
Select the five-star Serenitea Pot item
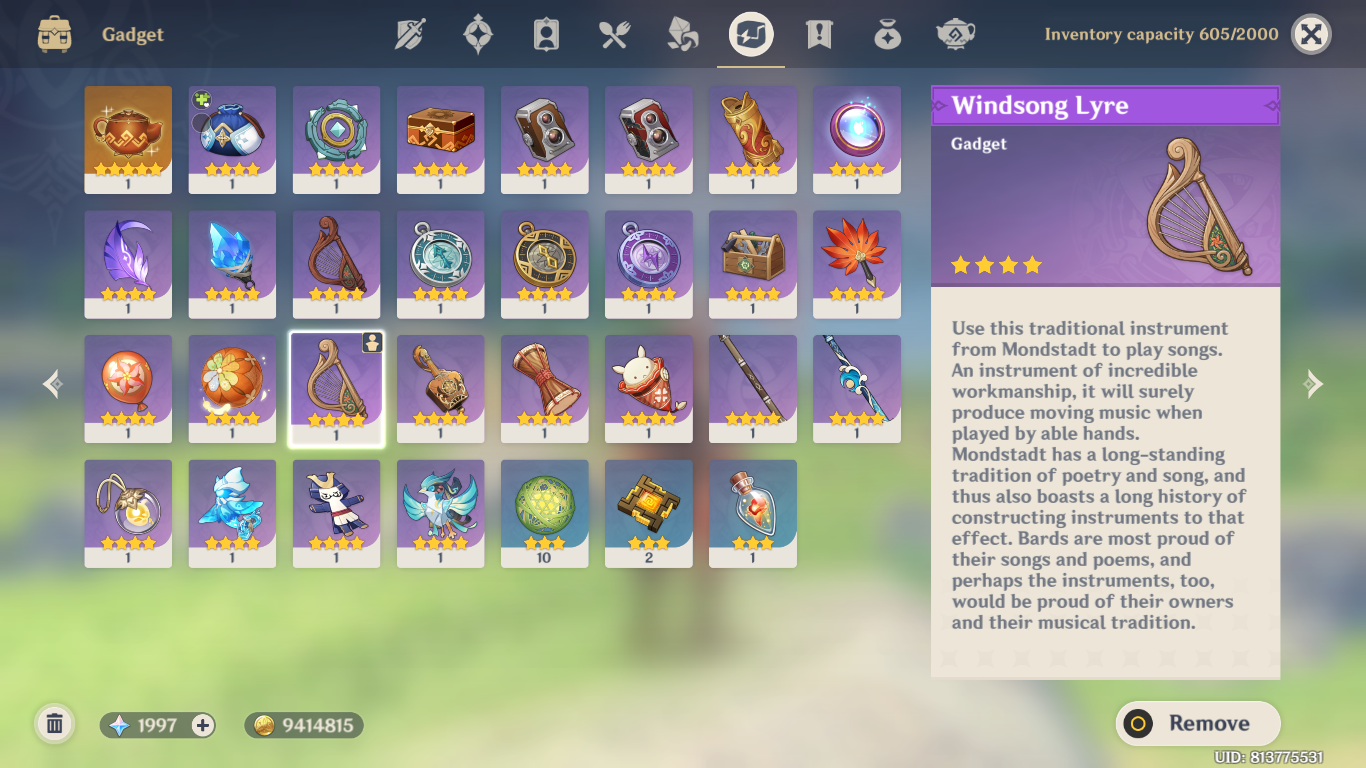click(128, 139)
